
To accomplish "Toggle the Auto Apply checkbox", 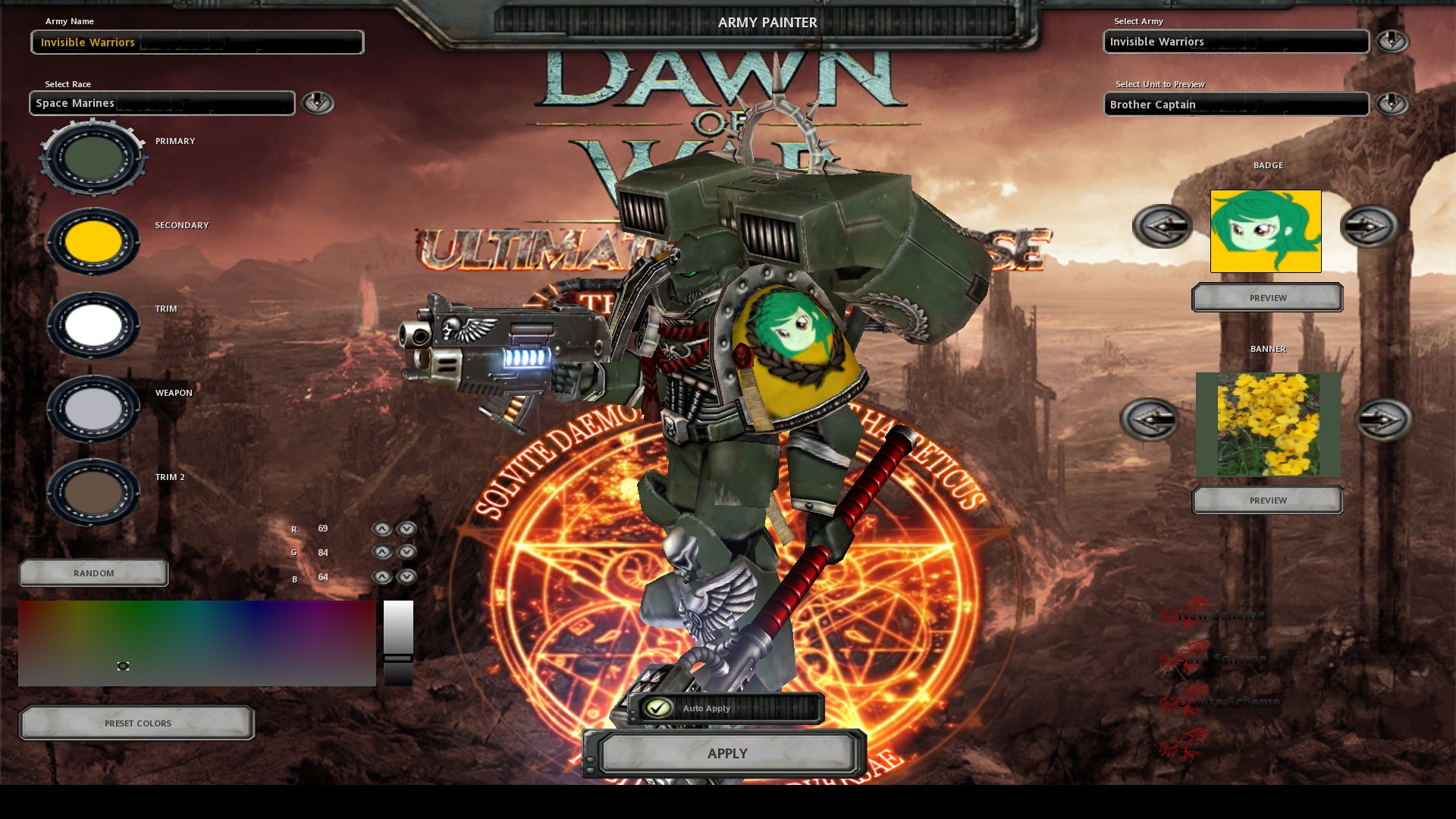I will pos(659,708).
